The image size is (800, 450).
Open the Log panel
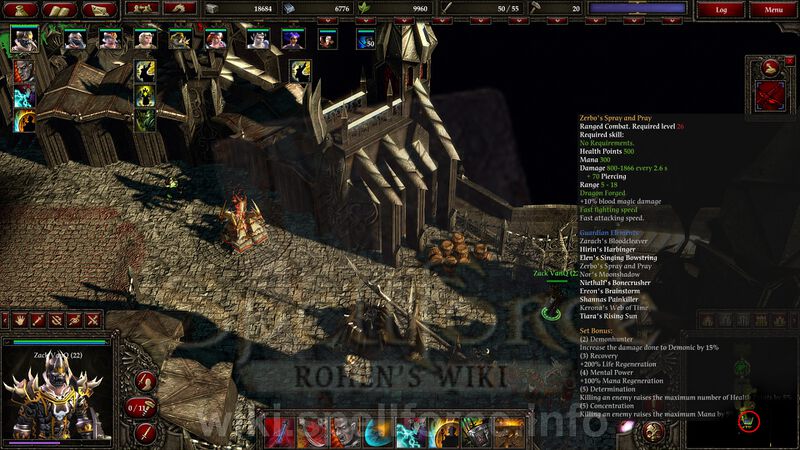pyautogui.click(x=721, y=9)
